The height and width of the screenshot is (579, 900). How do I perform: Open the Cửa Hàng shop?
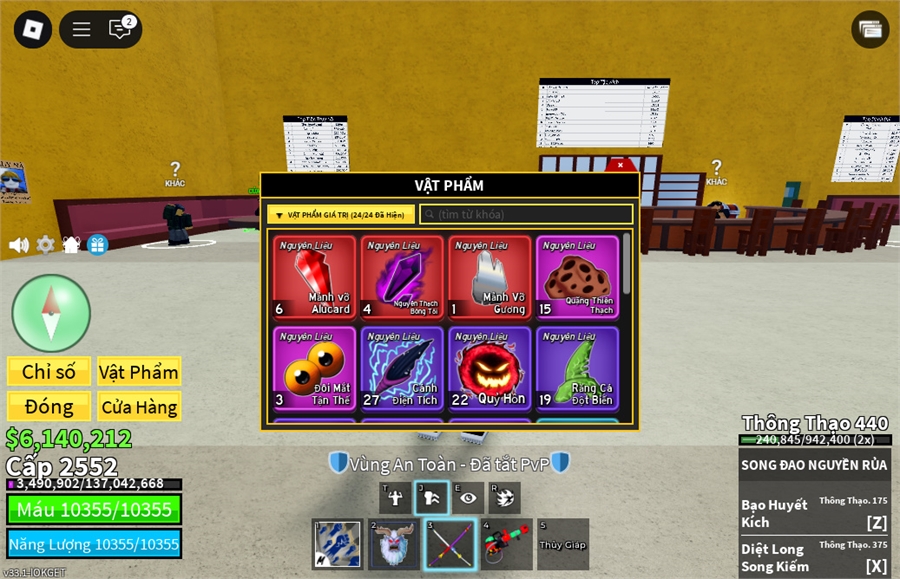(139, 407)
